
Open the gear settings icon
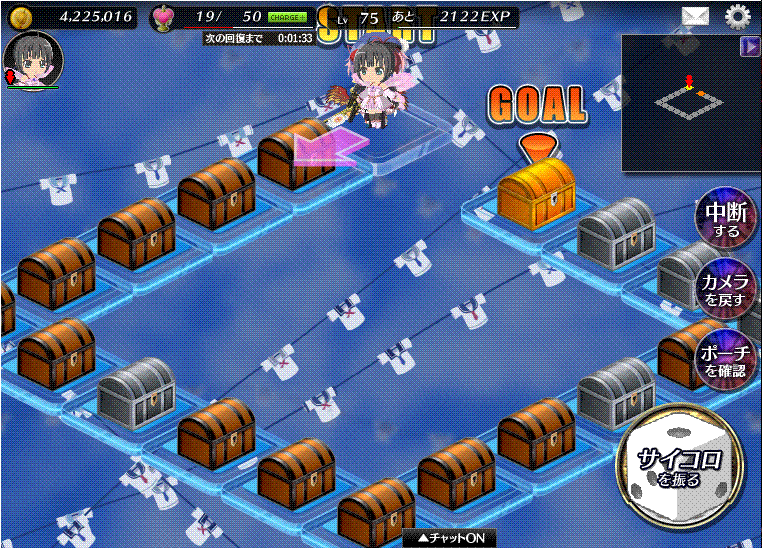[x=738, y=15]
